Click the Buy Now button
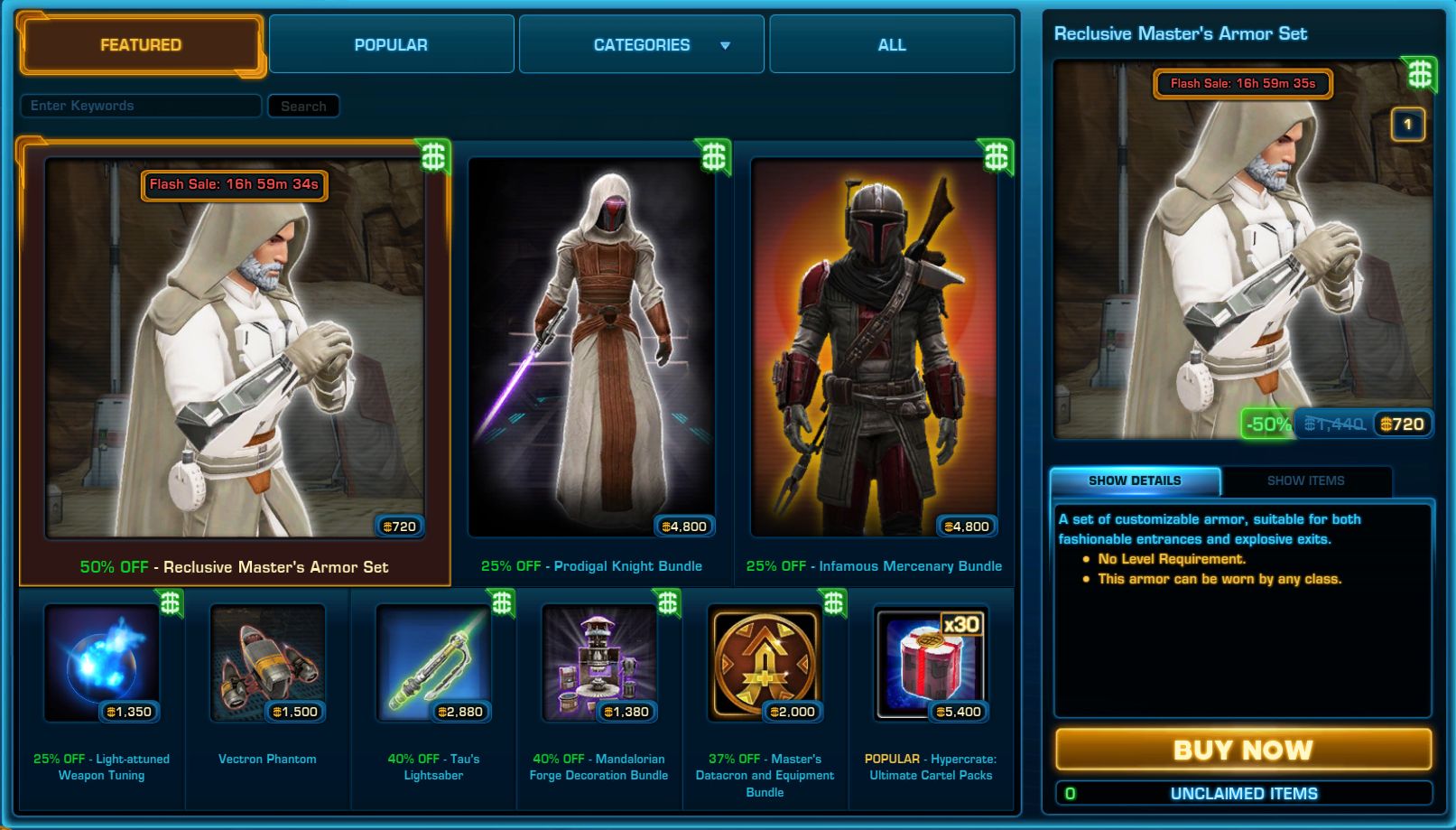1456x830 pixels. (x=1243, y=749)
